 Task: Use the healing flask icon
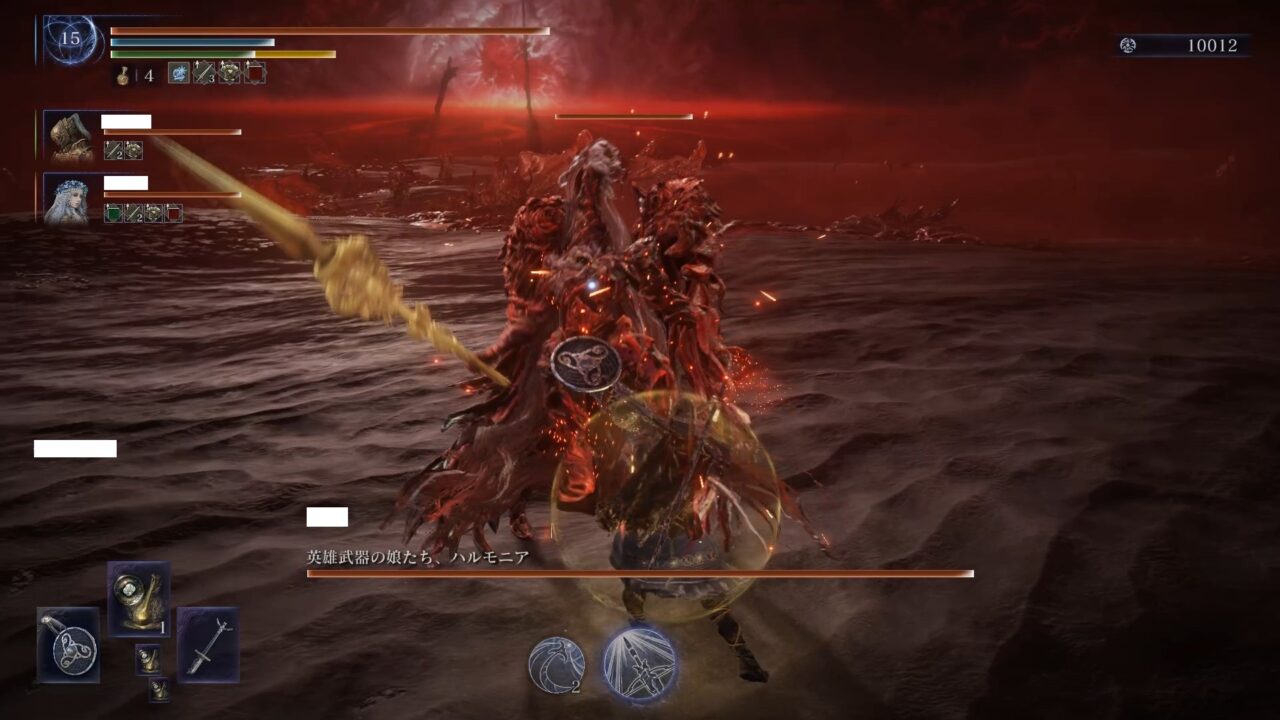(123, 74)
